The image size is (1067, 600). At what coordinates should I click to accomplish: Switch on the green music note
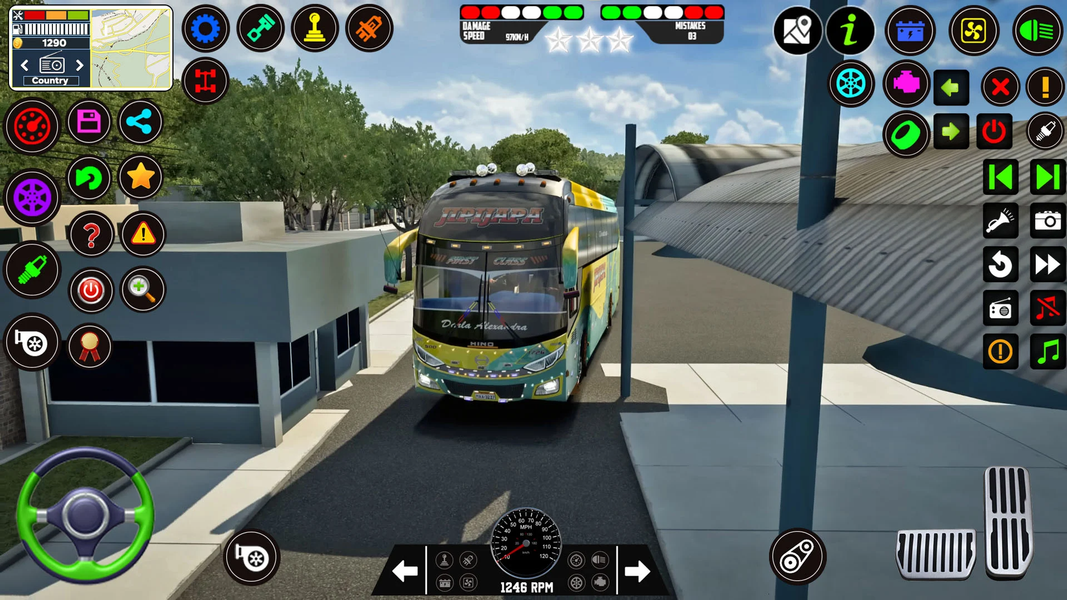pos(1048,351)
